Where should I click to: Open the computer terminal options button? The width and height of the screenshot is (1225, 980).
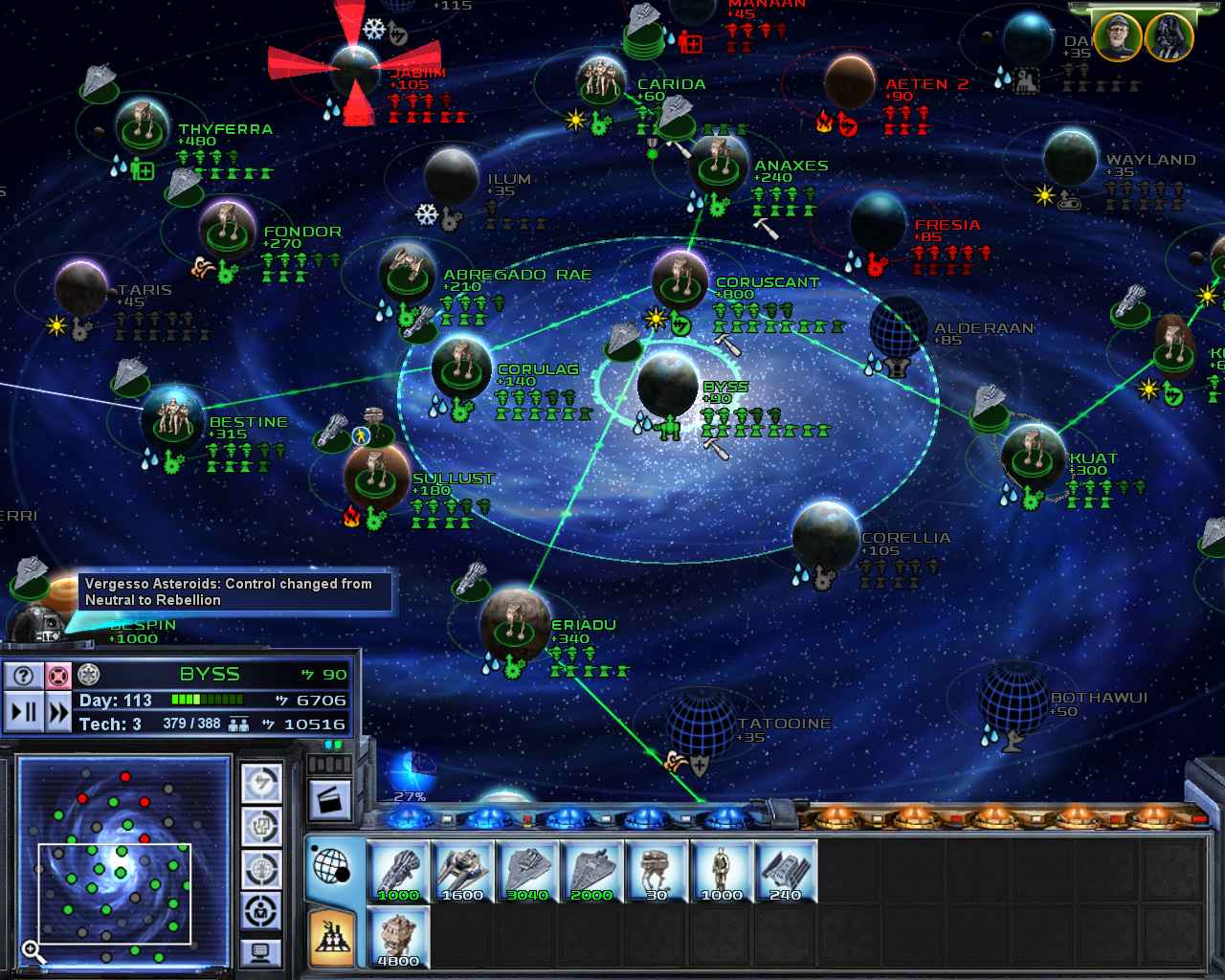261,951
